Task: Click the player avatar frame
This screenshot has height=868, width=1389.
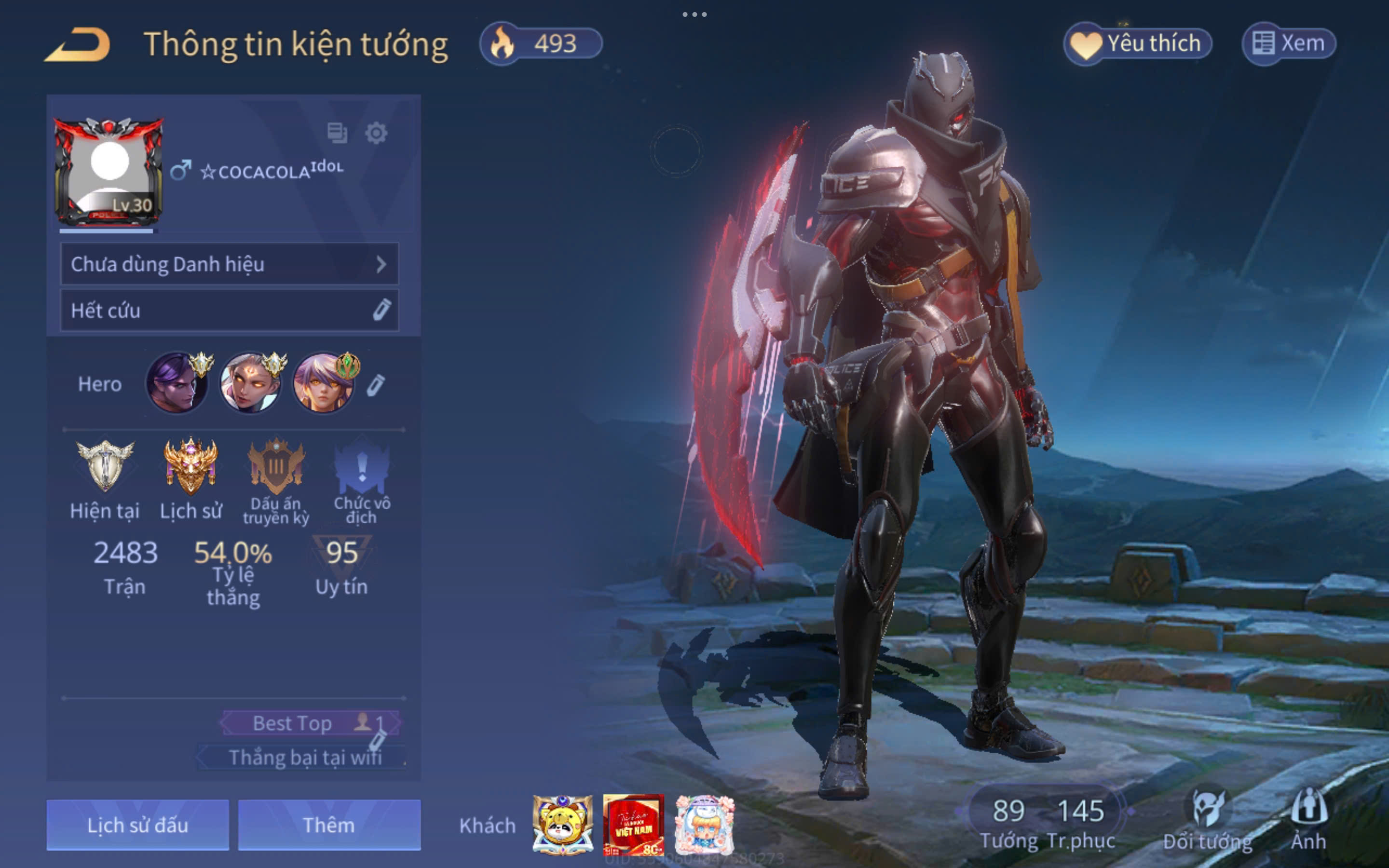Action: (109, 171)
